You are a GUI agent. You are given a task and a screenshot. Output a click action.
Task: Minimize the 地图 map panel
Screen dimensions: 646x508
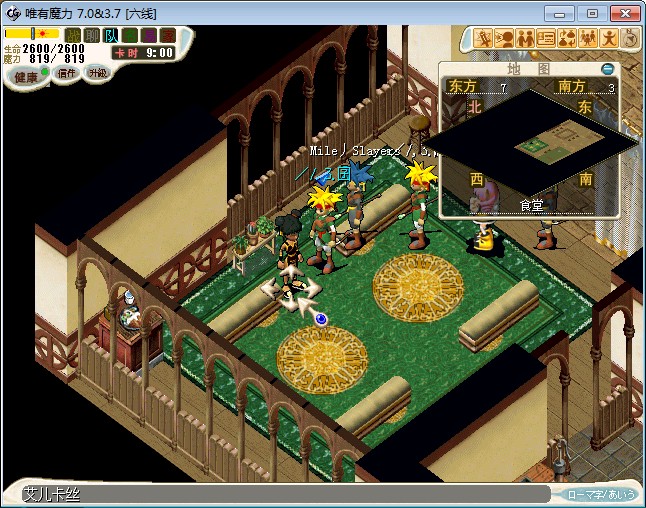click(x=607, y=69)
